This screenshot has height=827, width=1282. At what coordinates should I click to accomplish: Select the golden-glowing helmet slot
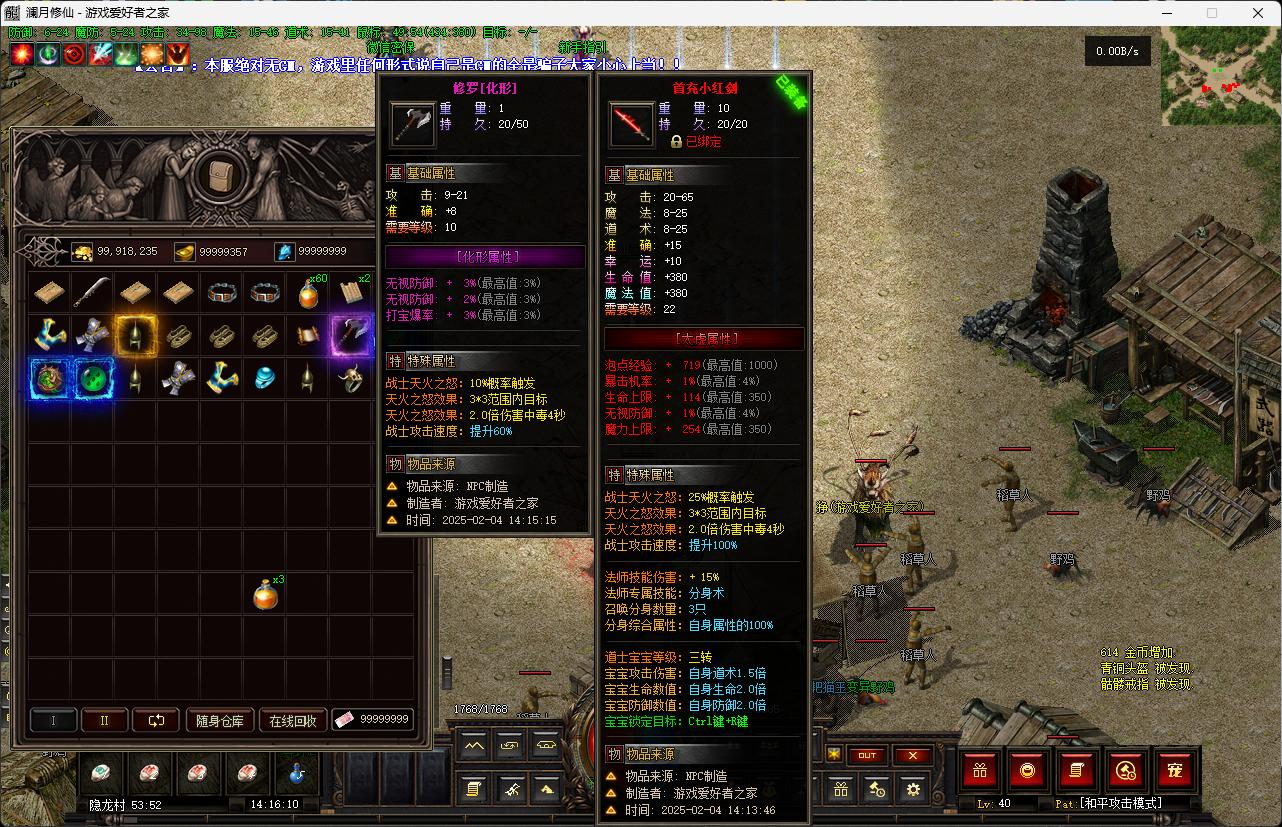tap(135, 335)
